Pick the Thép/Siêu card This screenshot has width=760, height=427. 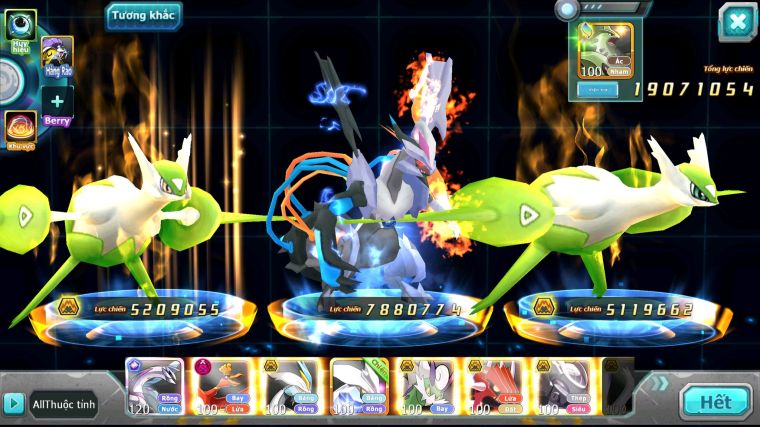tap(563, 386)
